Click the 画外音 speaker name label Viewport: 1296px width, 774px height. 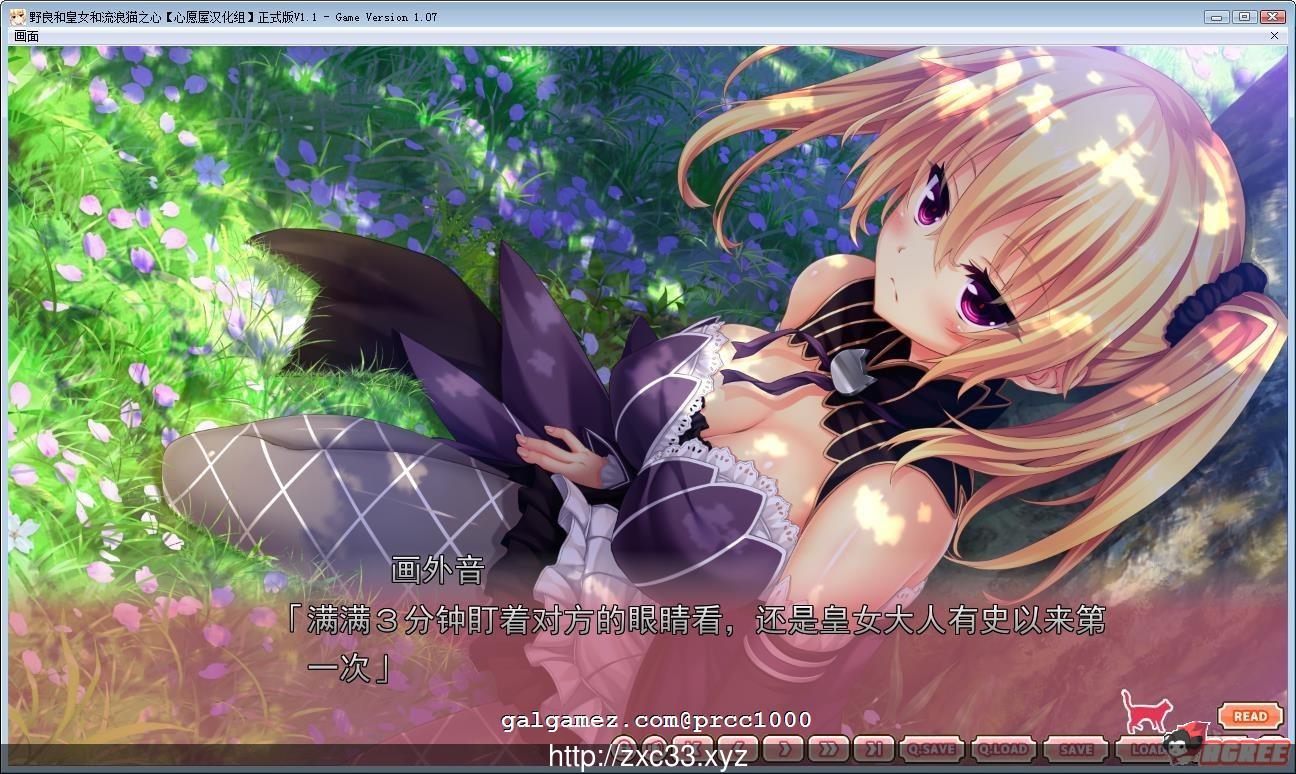[436, 567]
